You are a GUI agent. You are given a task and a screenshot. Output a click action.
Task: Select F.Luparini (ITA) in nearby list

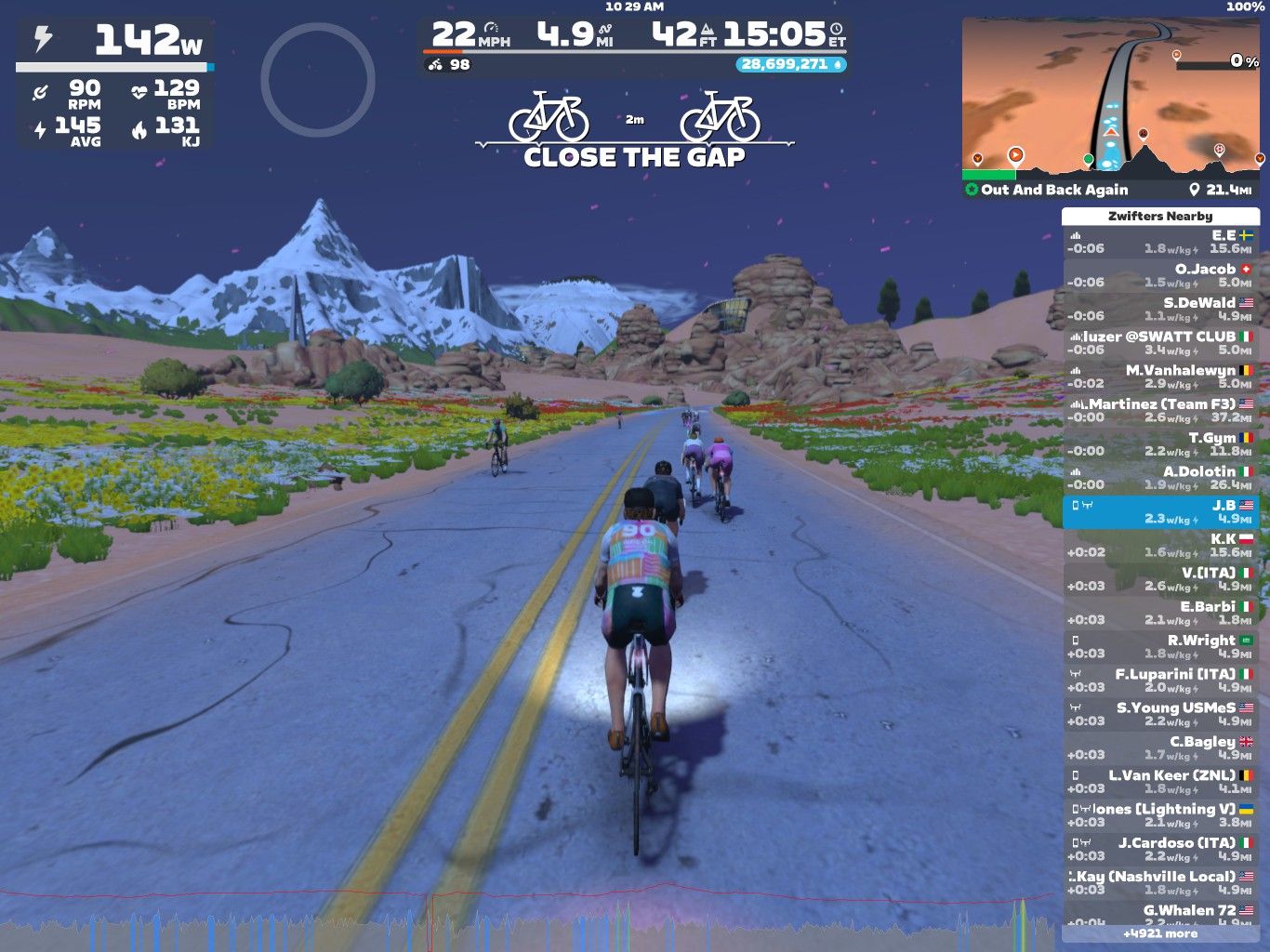pyautogui.click(x=1160, y=681)
